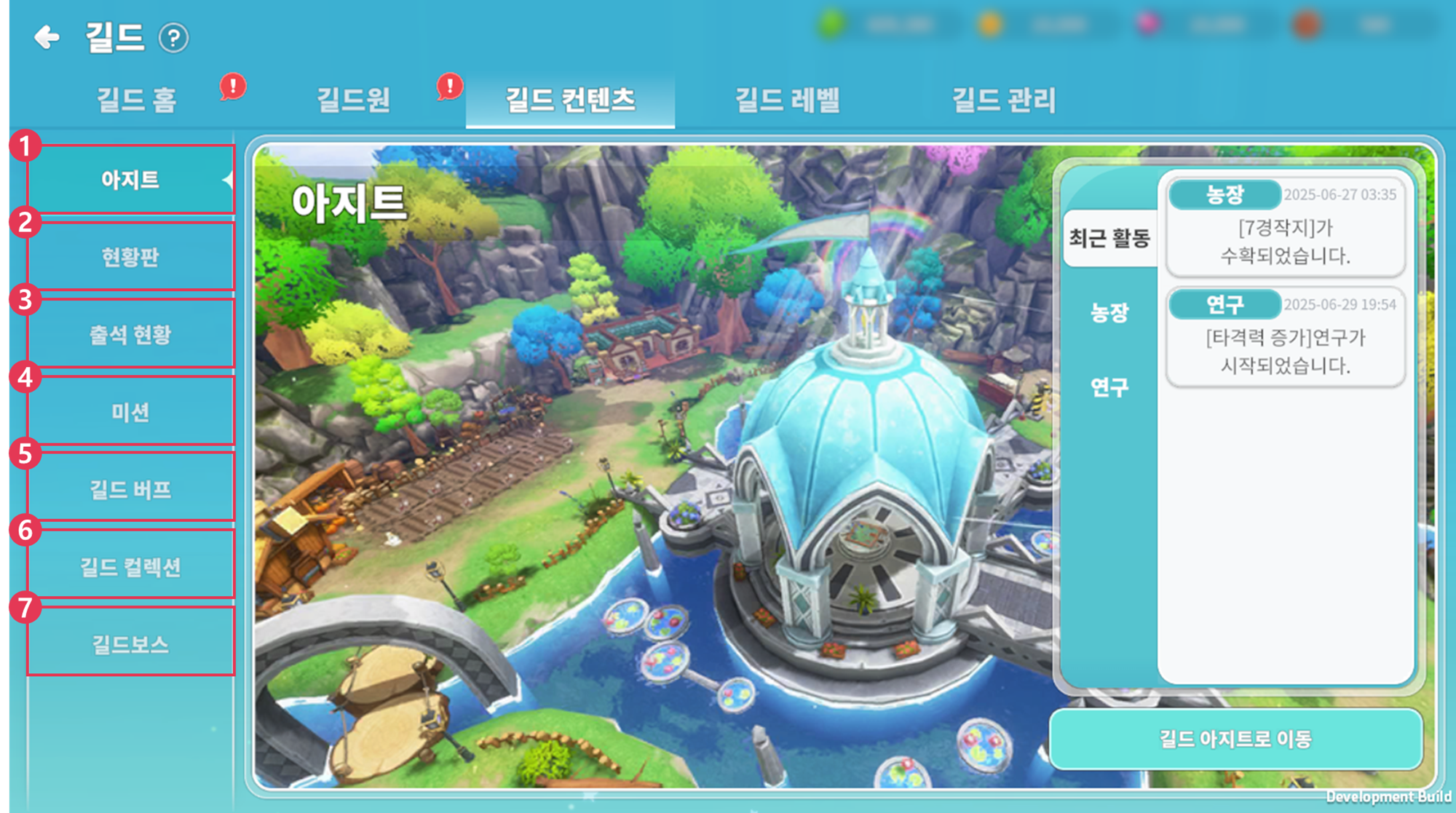Switch to the 농장 activity filter

tap(1109, 312)
